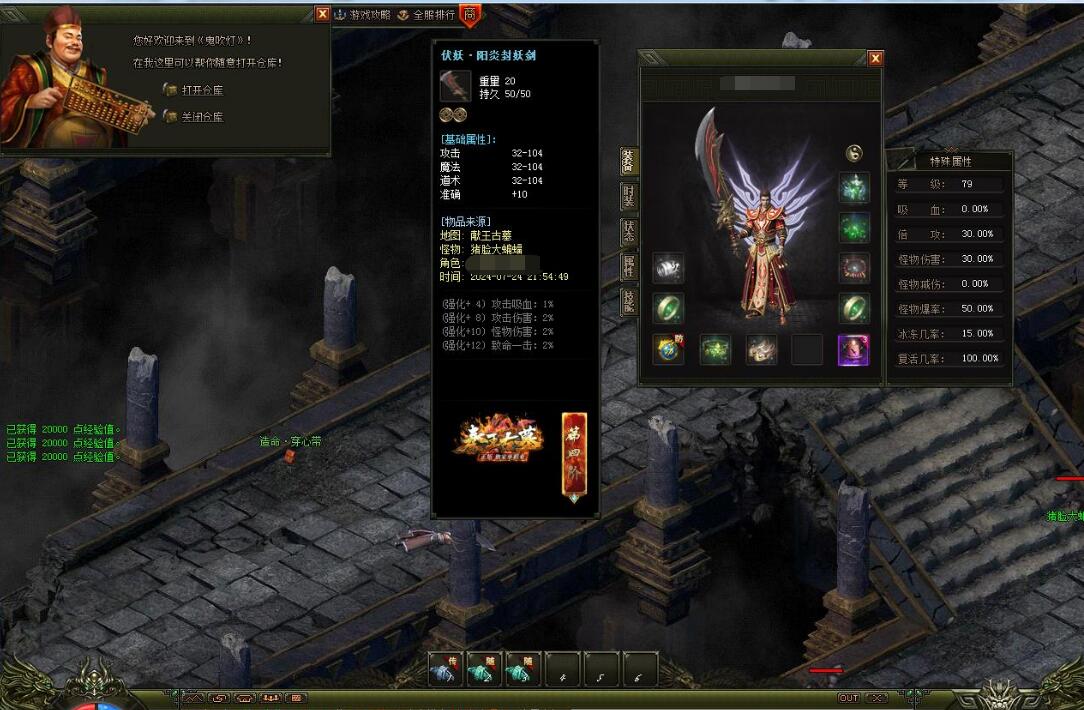Switch to the 状态 status tab
This screenshot has height=710, width=1084.
[629, 231]
